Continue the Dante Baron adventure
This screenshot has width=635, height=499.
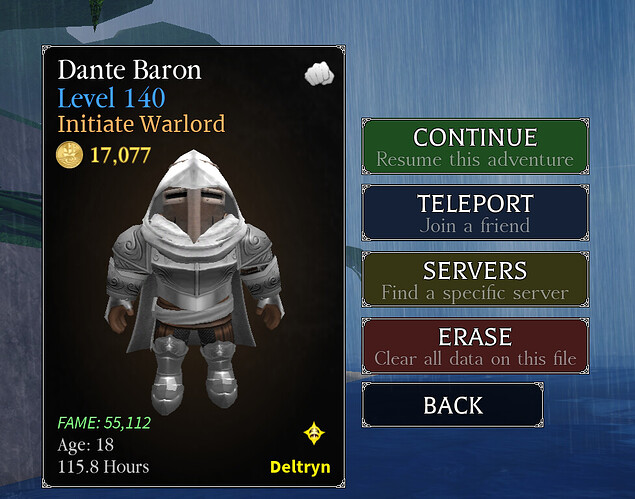pyautogui.click(x=474, y=146)
